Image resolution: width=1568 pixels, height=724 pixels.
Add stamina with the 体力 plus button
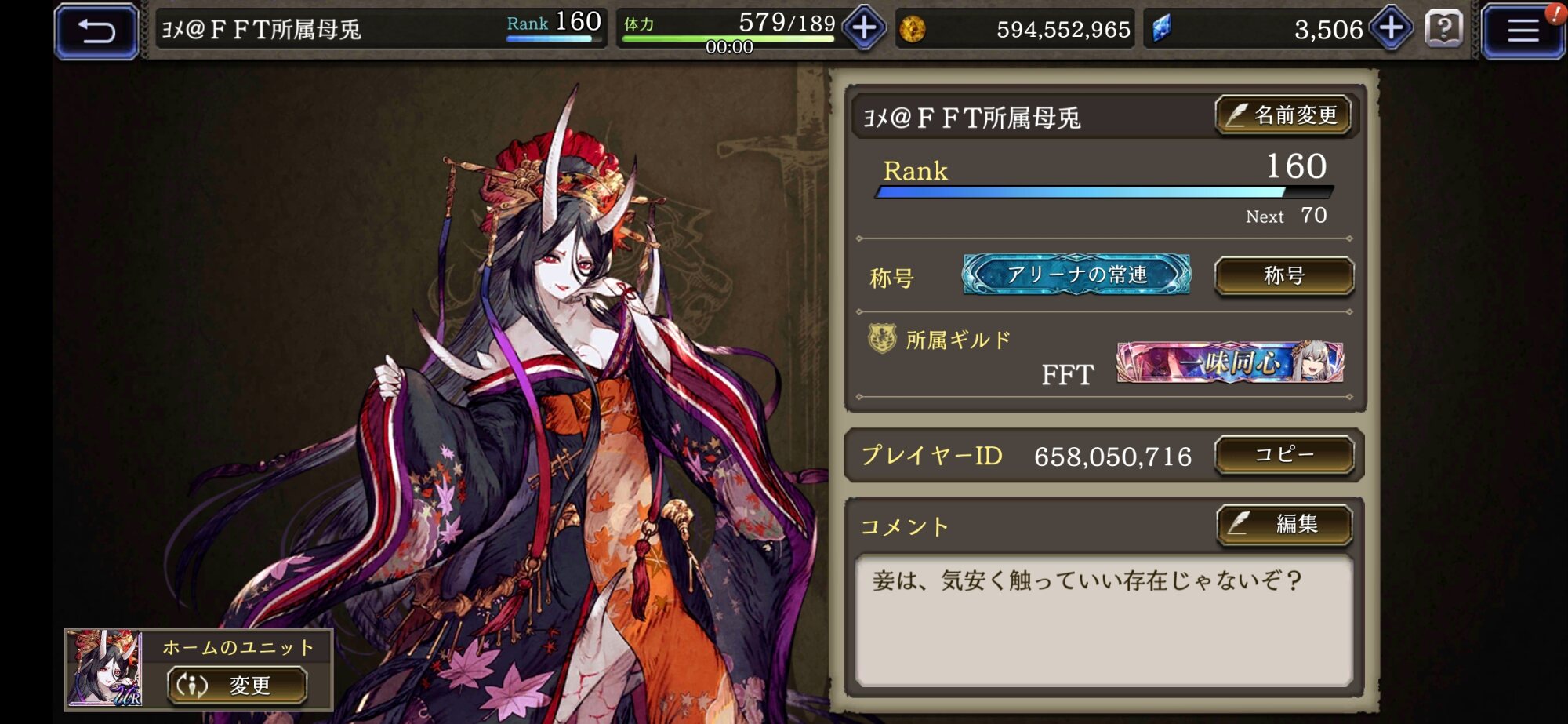(864, 29)
